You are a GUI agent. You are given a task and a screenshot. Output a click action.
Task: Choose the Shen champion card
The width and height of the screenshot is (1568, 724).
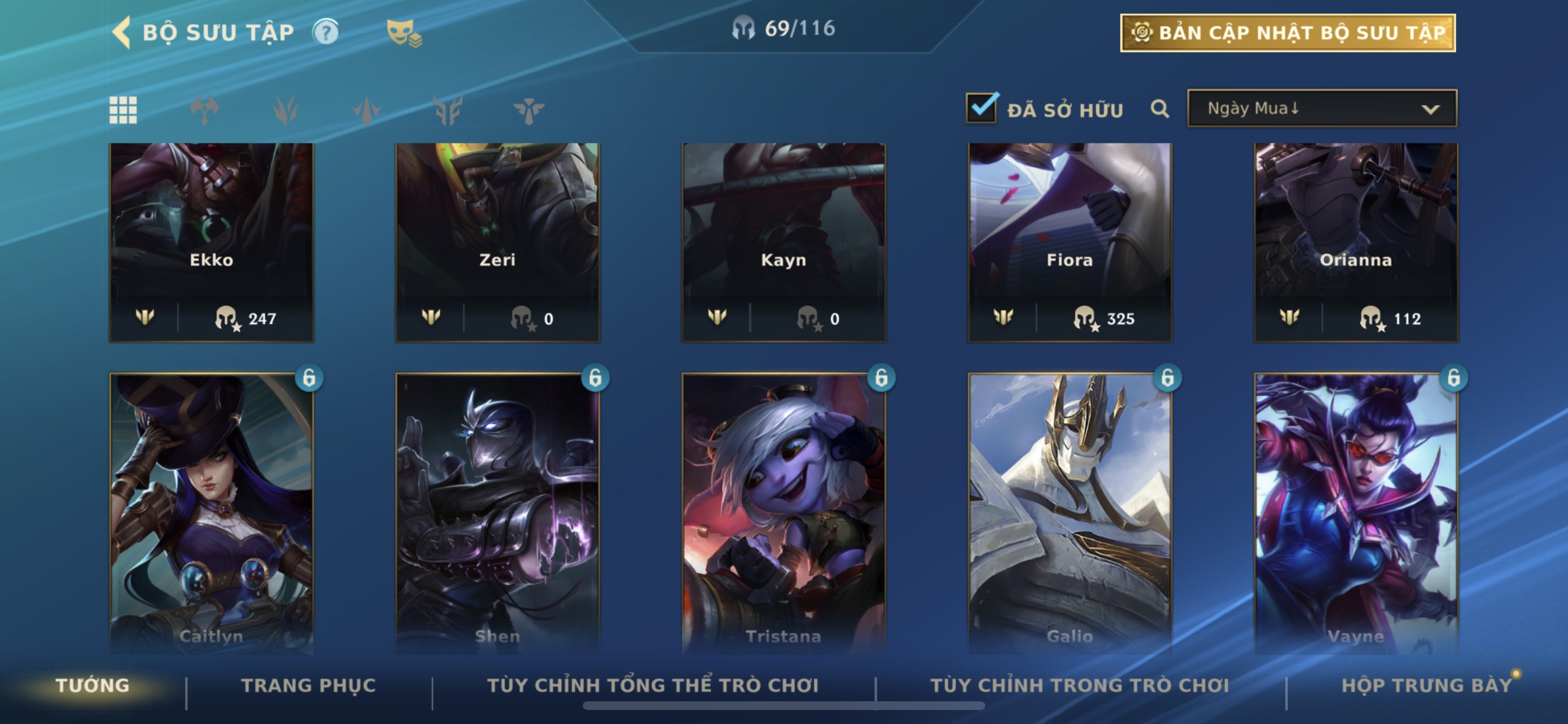coord(498,511)
